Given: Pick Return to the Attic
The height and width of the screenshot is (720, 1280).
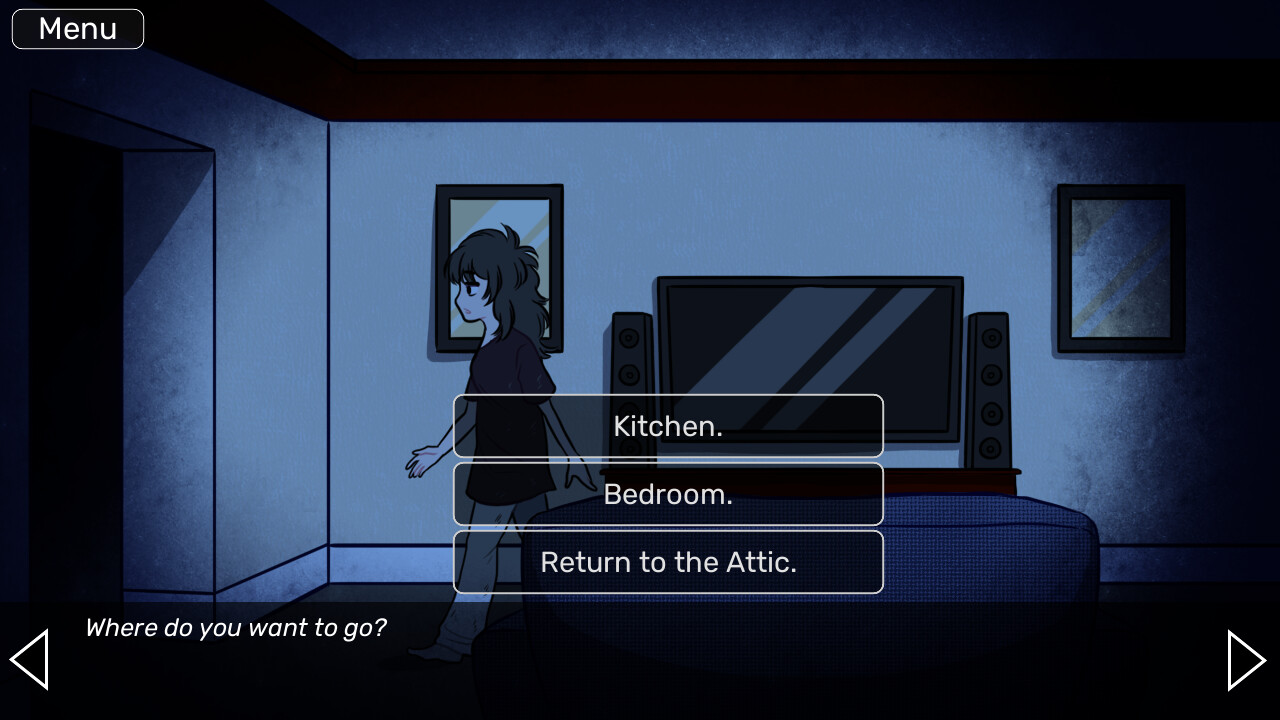Looking at the screenshot, I should tap(668, 562).
